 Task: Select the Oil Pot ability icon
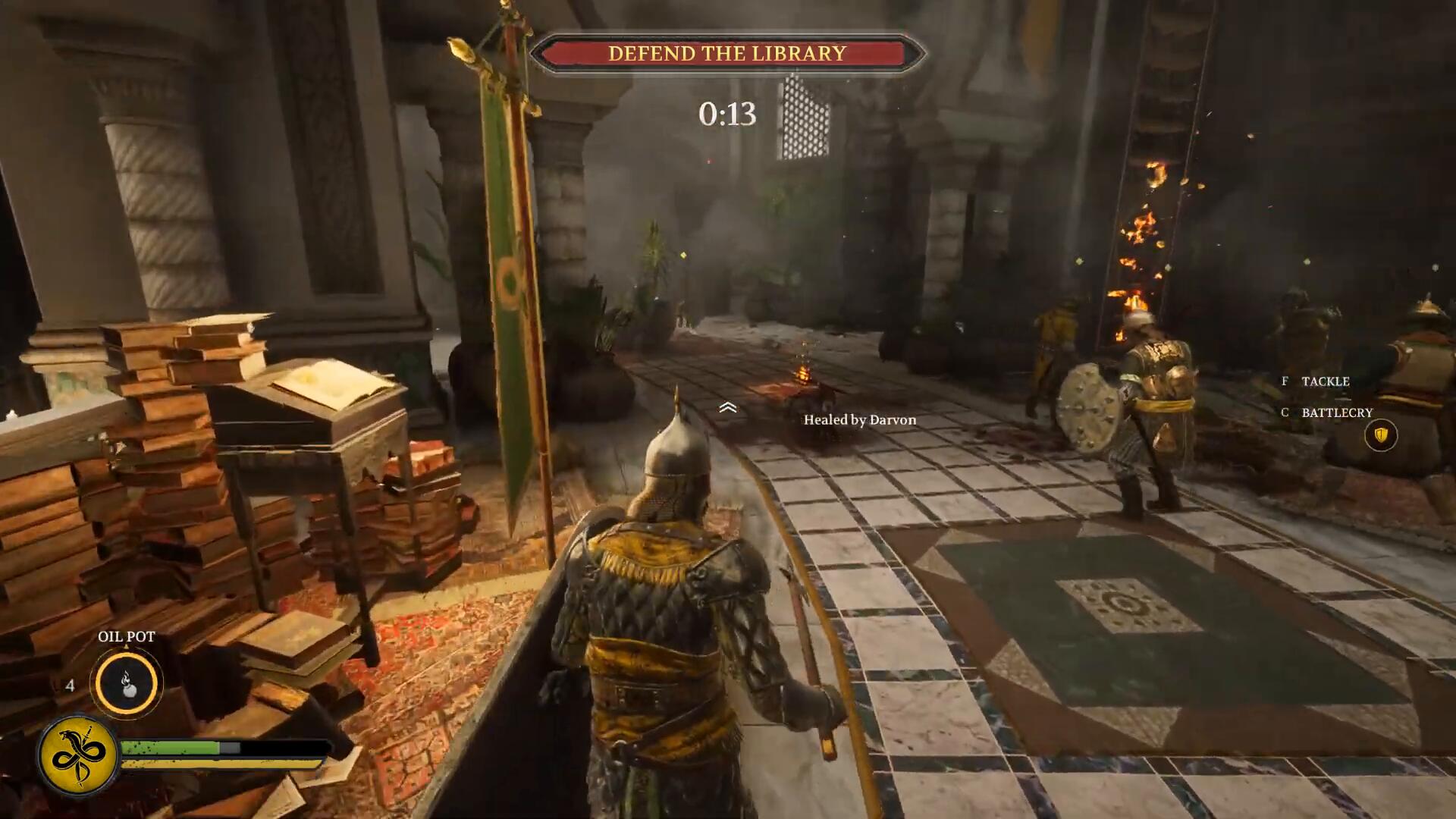click(x=127, y=683)
